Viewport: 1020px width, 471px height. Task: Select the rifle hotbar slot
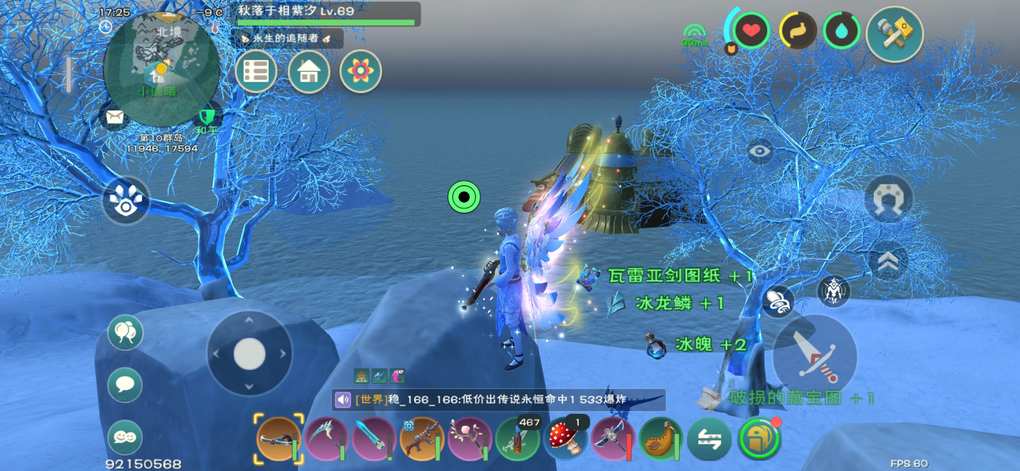click(x=421, y=438)
